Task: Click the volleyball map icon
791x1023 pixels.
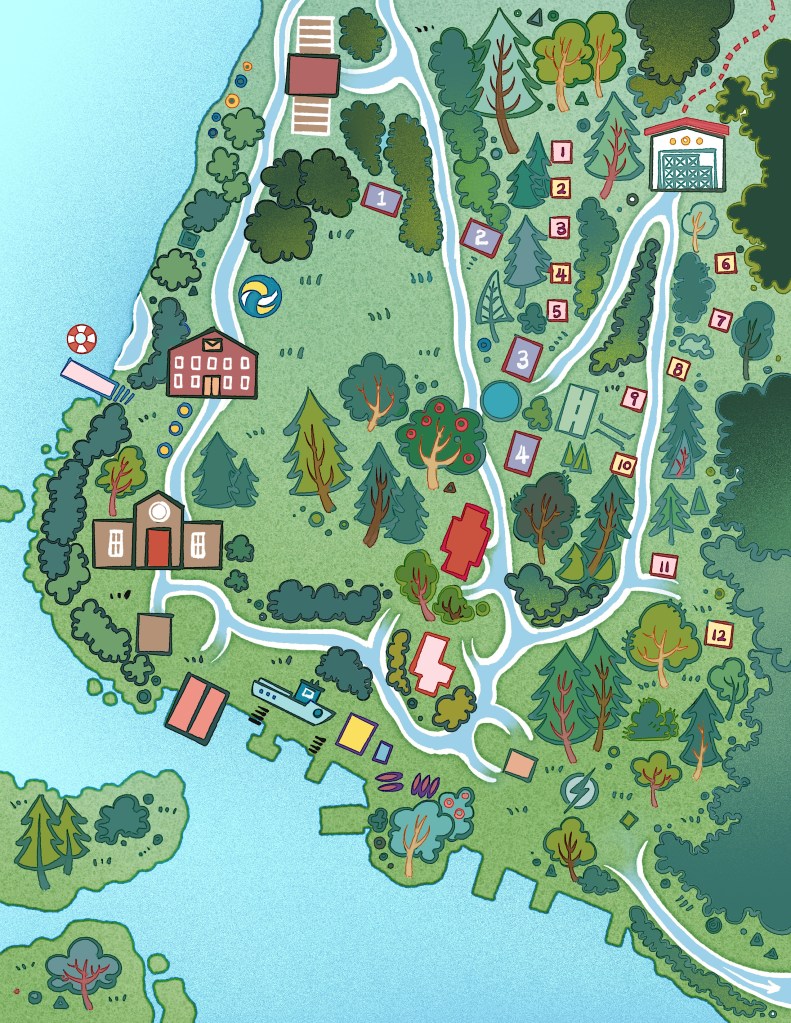Action: tap(260, 296)
